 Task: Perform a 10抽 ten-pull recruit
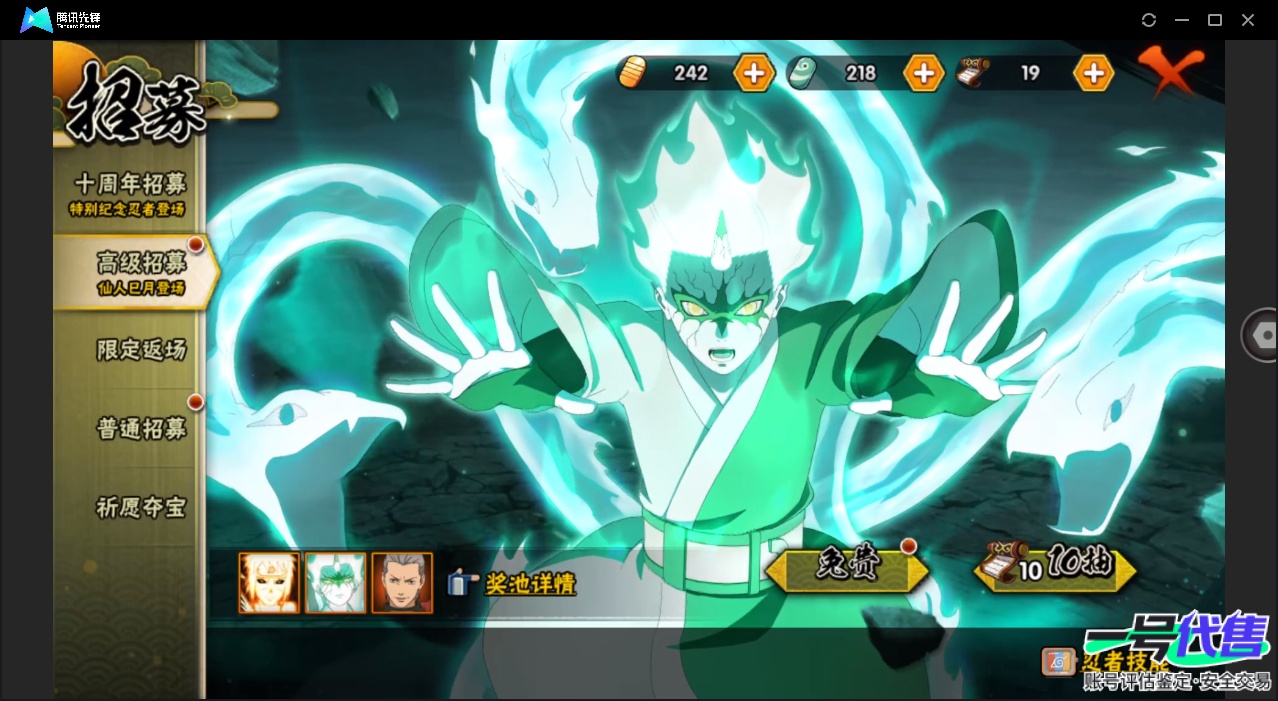pyautogui.click(x=1056, y=567)
